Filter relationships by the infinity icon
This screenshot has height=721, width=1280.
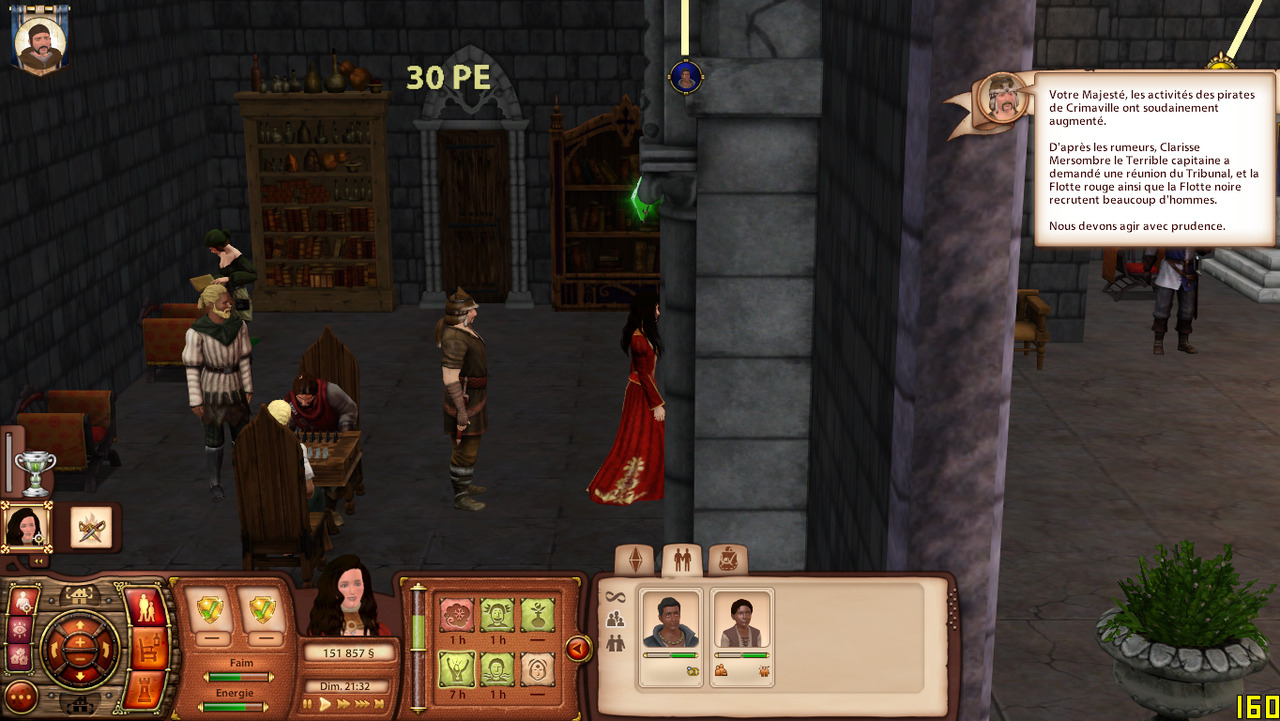click(615, 597)
